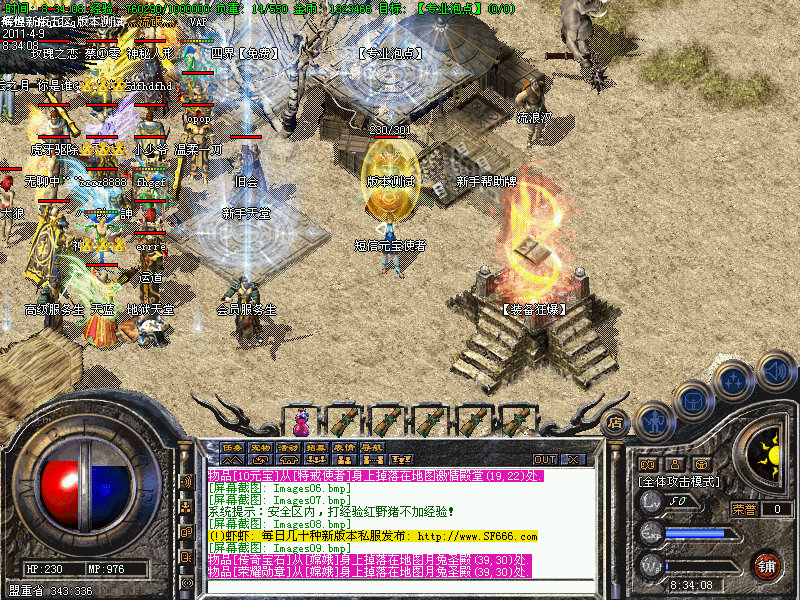The image size is (800, 600).
Task: Click the 荣誉 honor button
Action: pos(744,509)
